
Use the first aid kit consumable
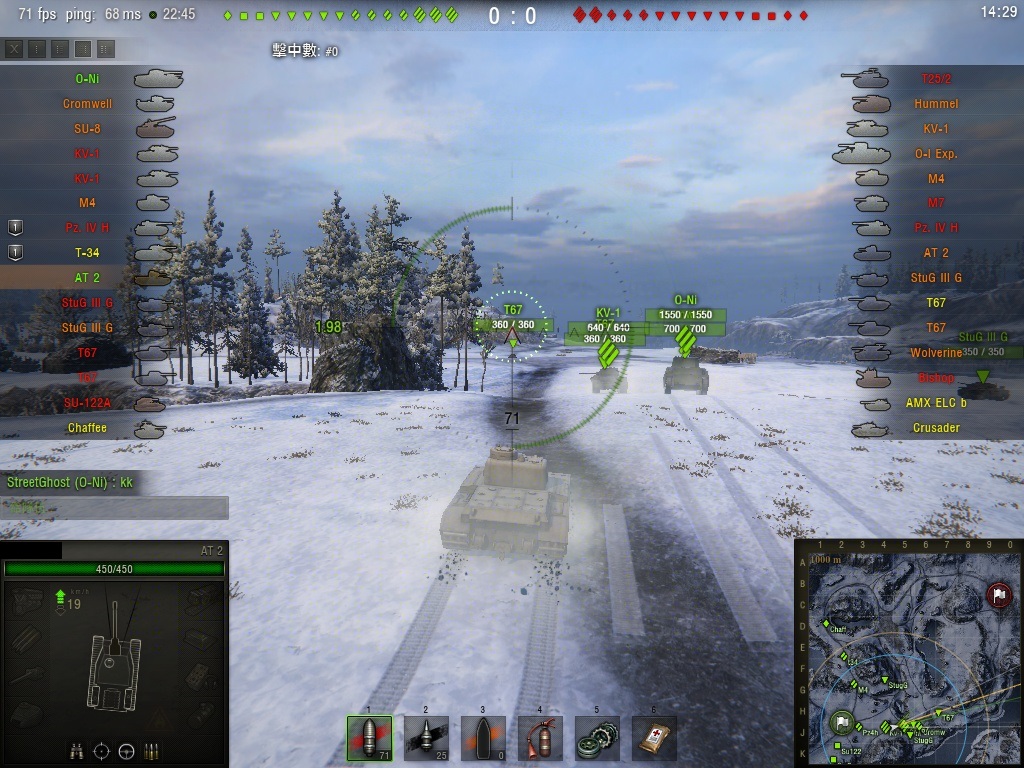654,738
